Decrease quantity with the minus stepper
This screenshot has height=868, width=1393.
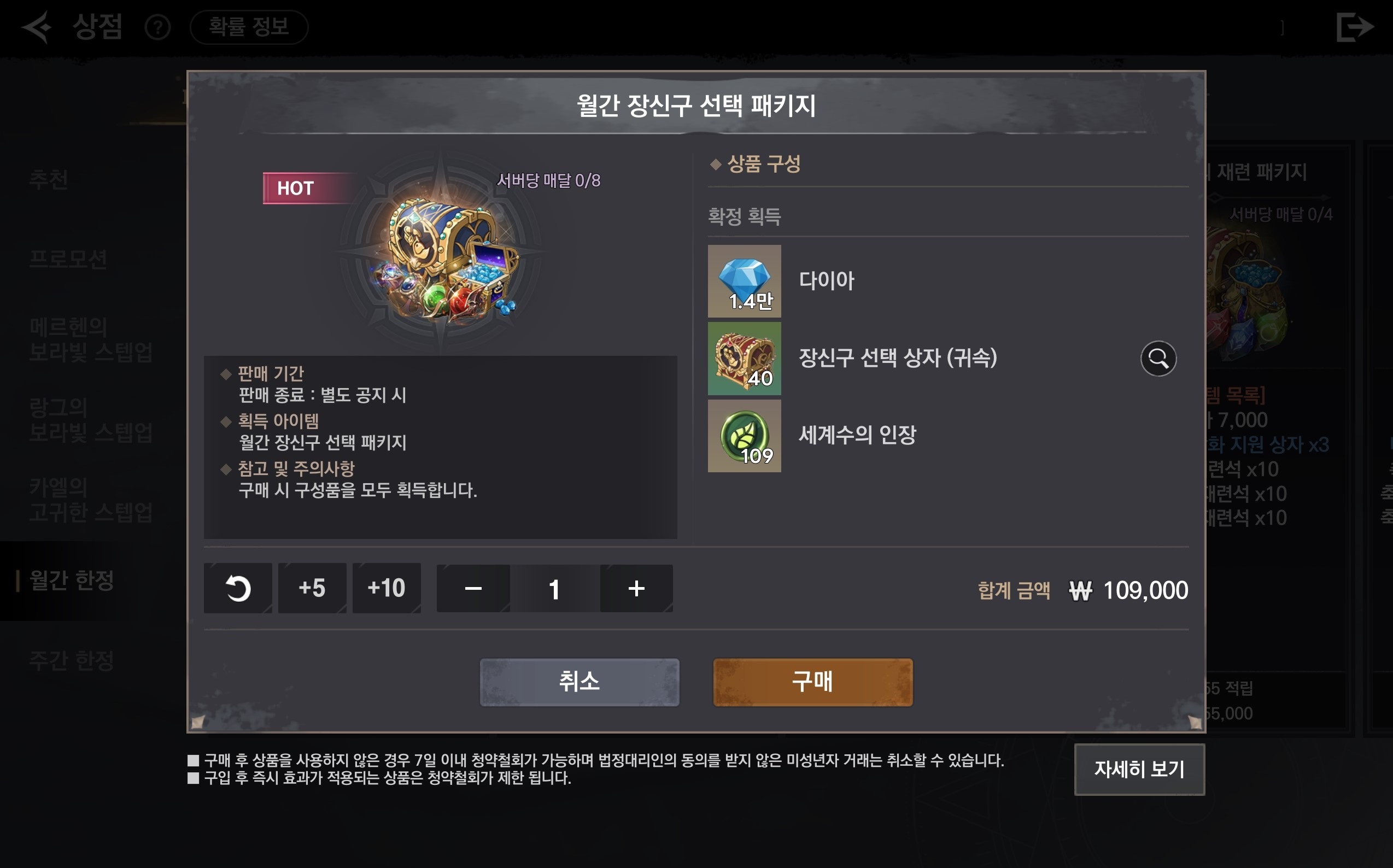(x=473, y=589)
